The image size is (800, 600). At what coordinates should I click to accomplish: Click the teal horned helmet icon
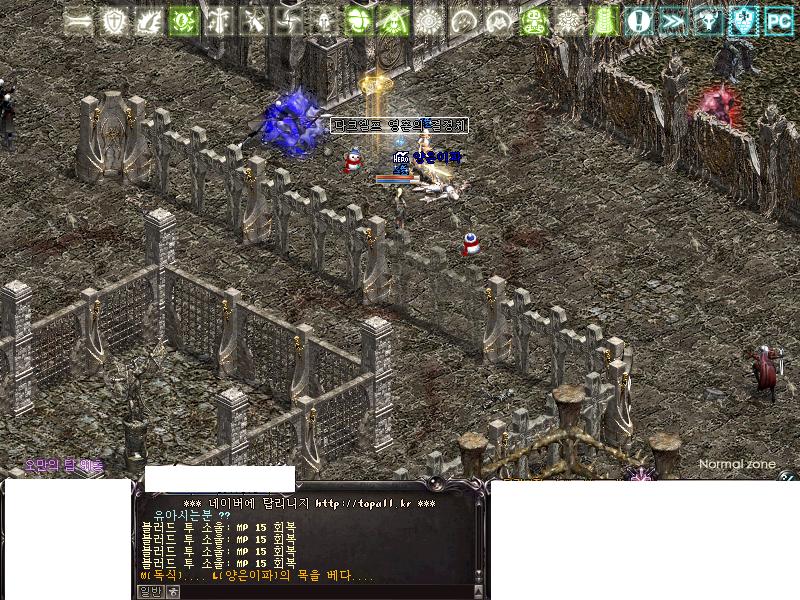(x=709, y=20)
